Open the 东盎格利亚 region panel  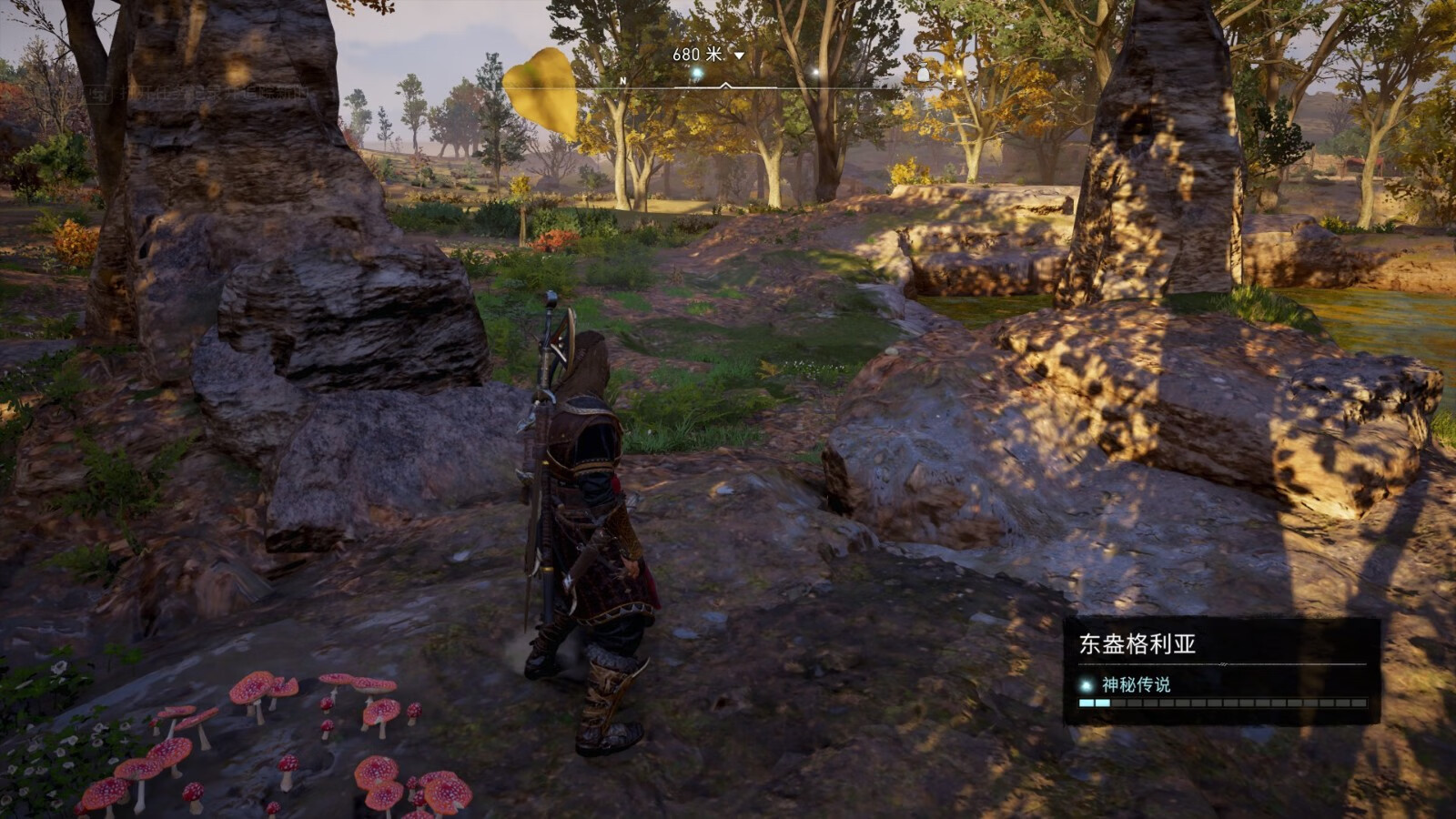tap(1137, 644)
